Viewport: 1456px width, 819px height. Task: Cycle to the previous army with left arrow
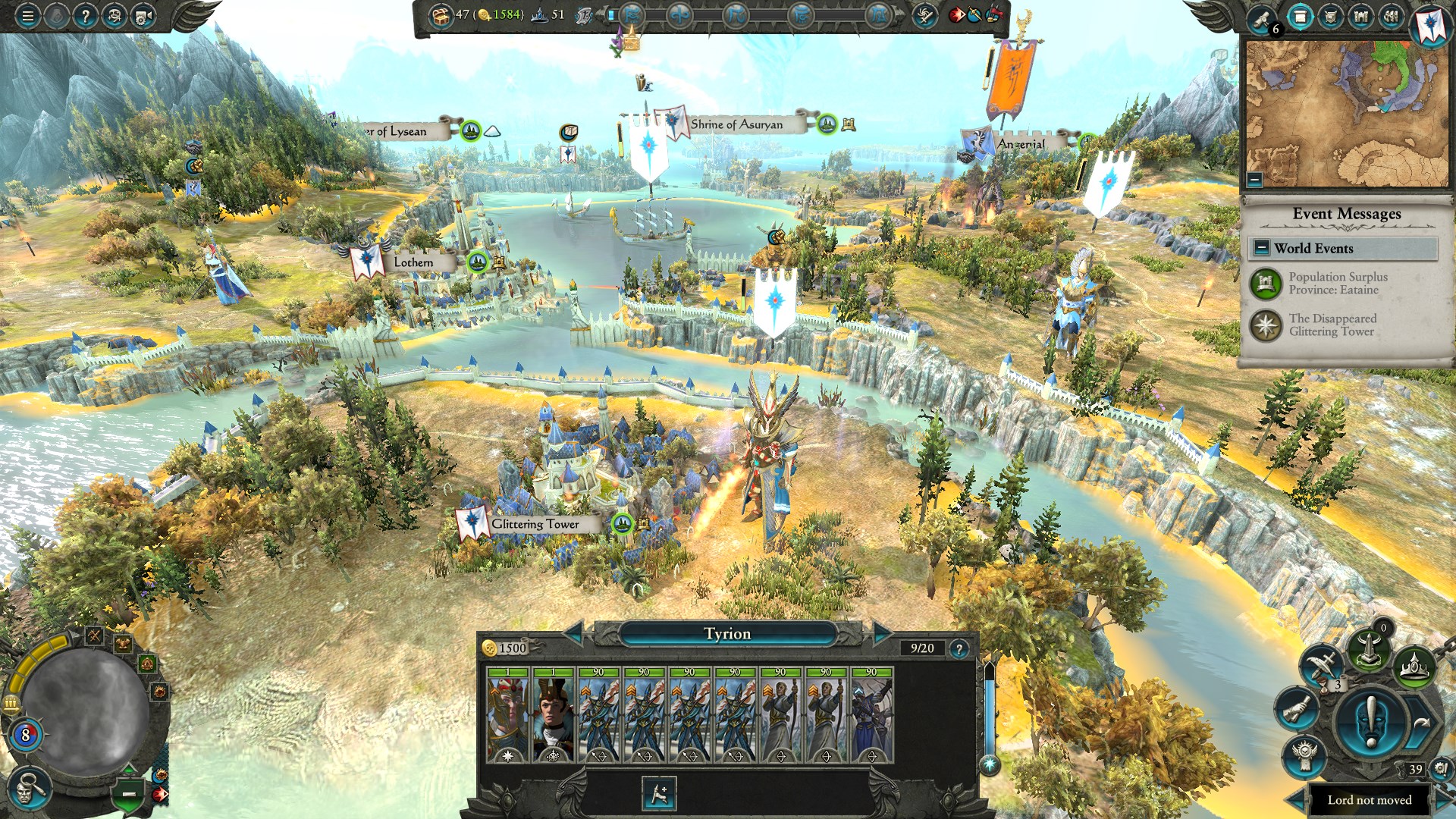(573, 633)
